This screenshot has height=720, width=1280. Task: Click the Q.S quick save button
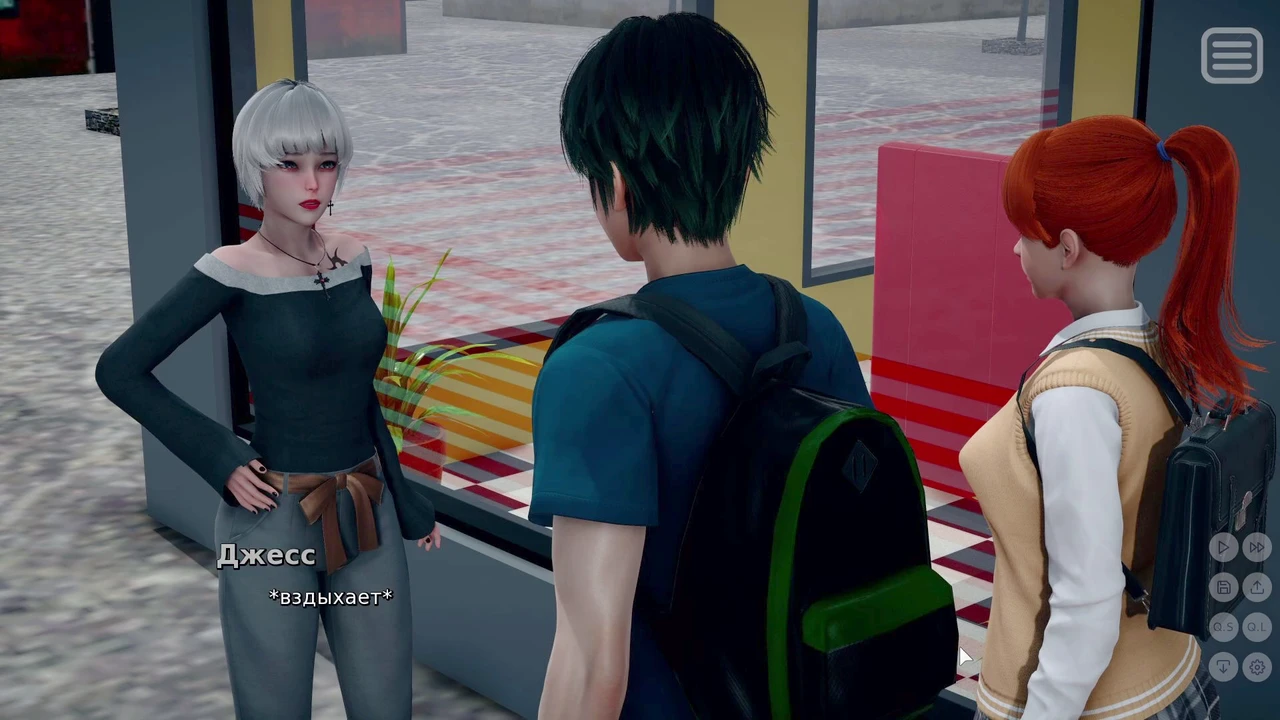coord(1223,627)
